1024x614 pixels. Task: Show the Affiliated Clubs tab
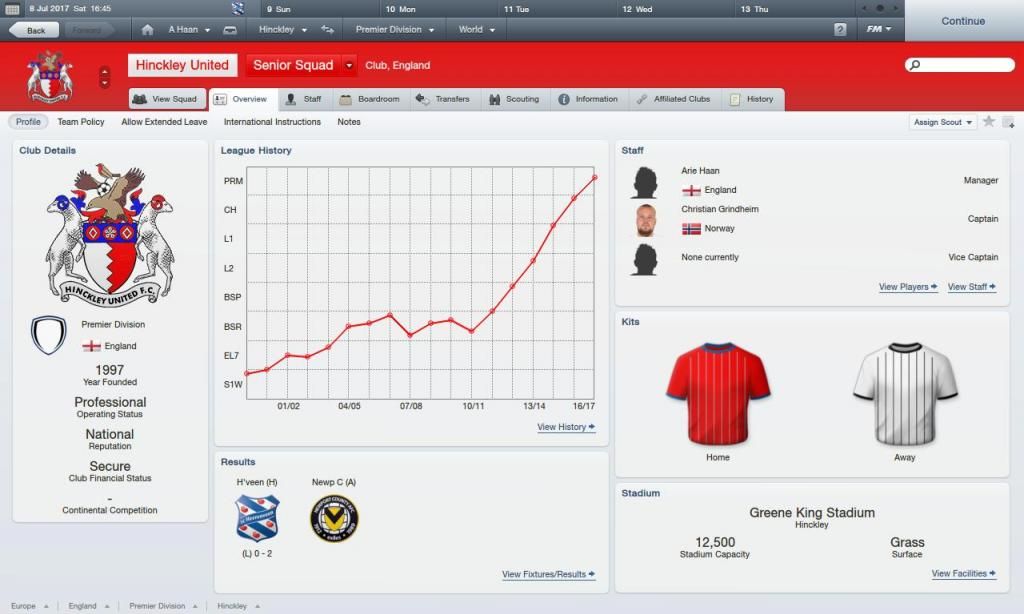(673, 99)
